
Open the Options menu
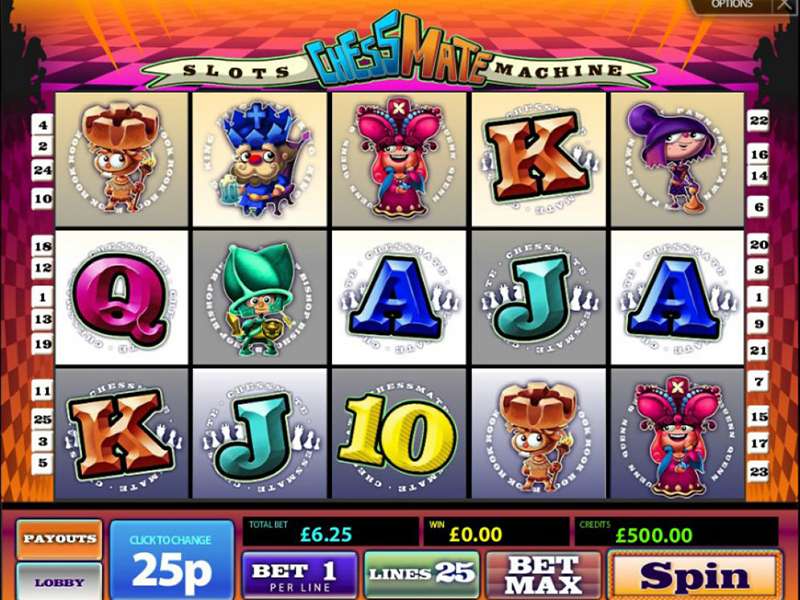click(x=732, y=5)
